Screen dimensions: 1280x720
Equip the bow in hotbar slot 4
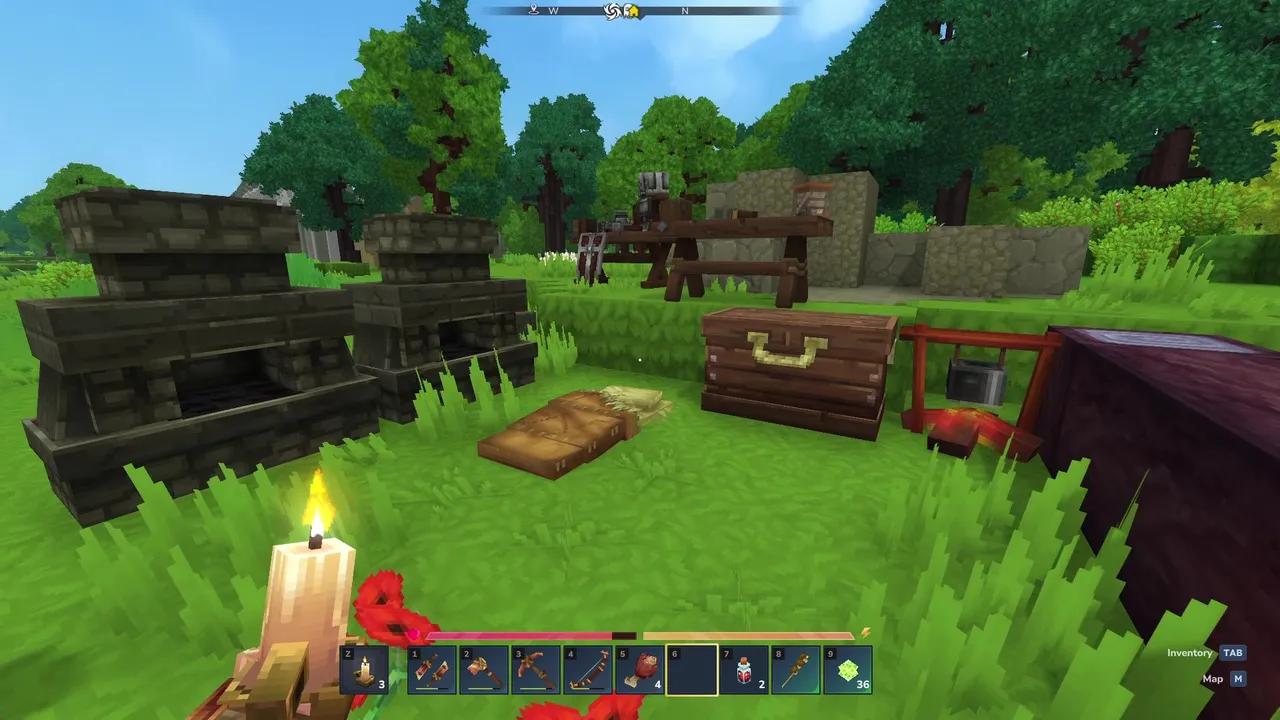[589, 668]
